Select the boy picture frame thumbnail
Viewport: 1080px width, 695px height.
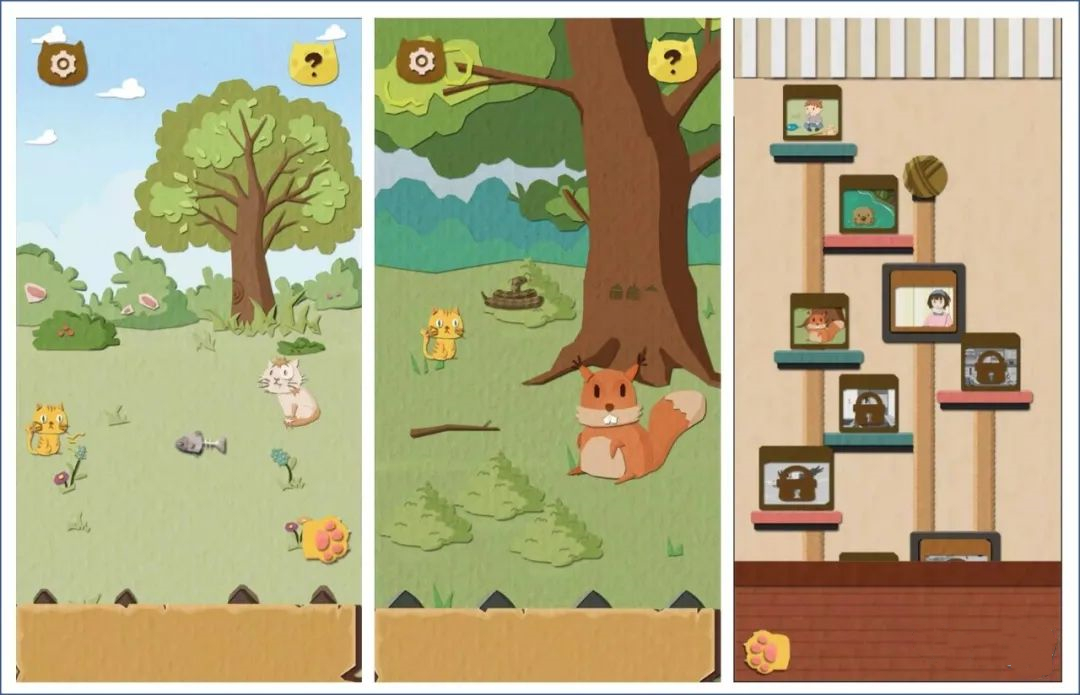point(811,112)
